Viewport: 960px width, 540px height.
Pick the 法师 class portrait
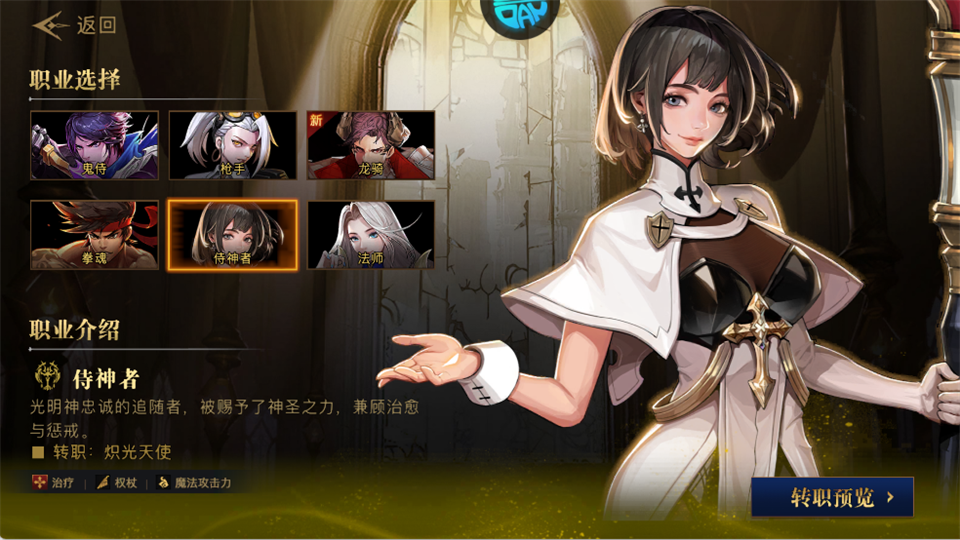[371, 235]
